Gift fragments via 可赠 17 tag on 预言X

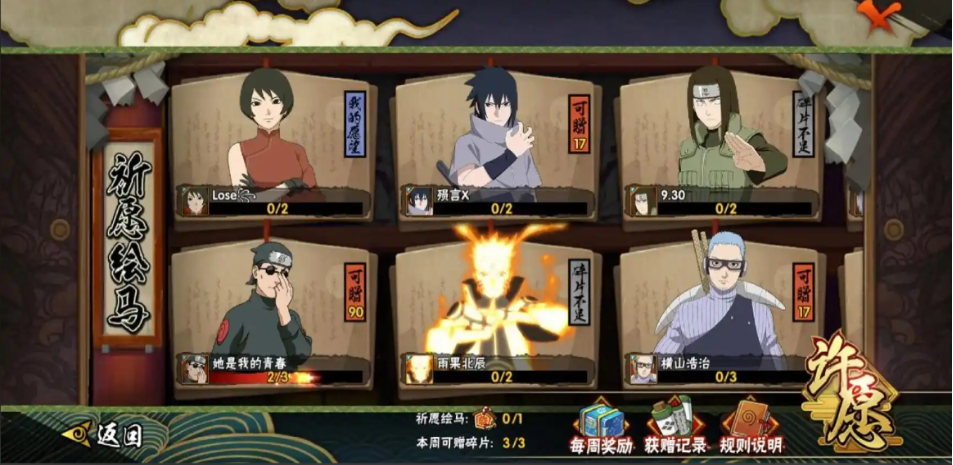(580, 125)
